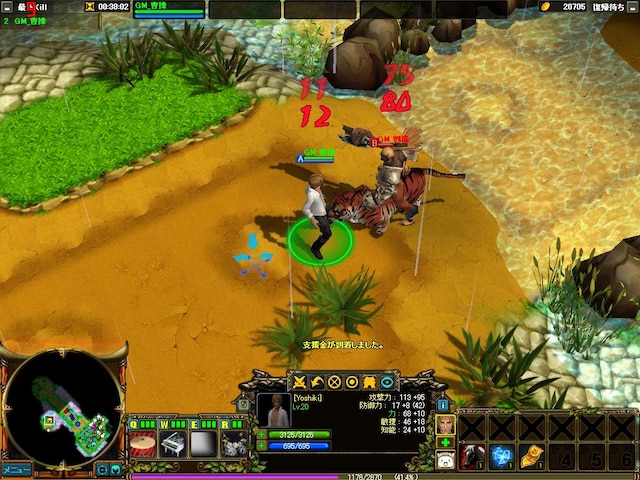Cast the R drum set ultimate
This screenshot has width=640, height=480.
coord(234,443)
